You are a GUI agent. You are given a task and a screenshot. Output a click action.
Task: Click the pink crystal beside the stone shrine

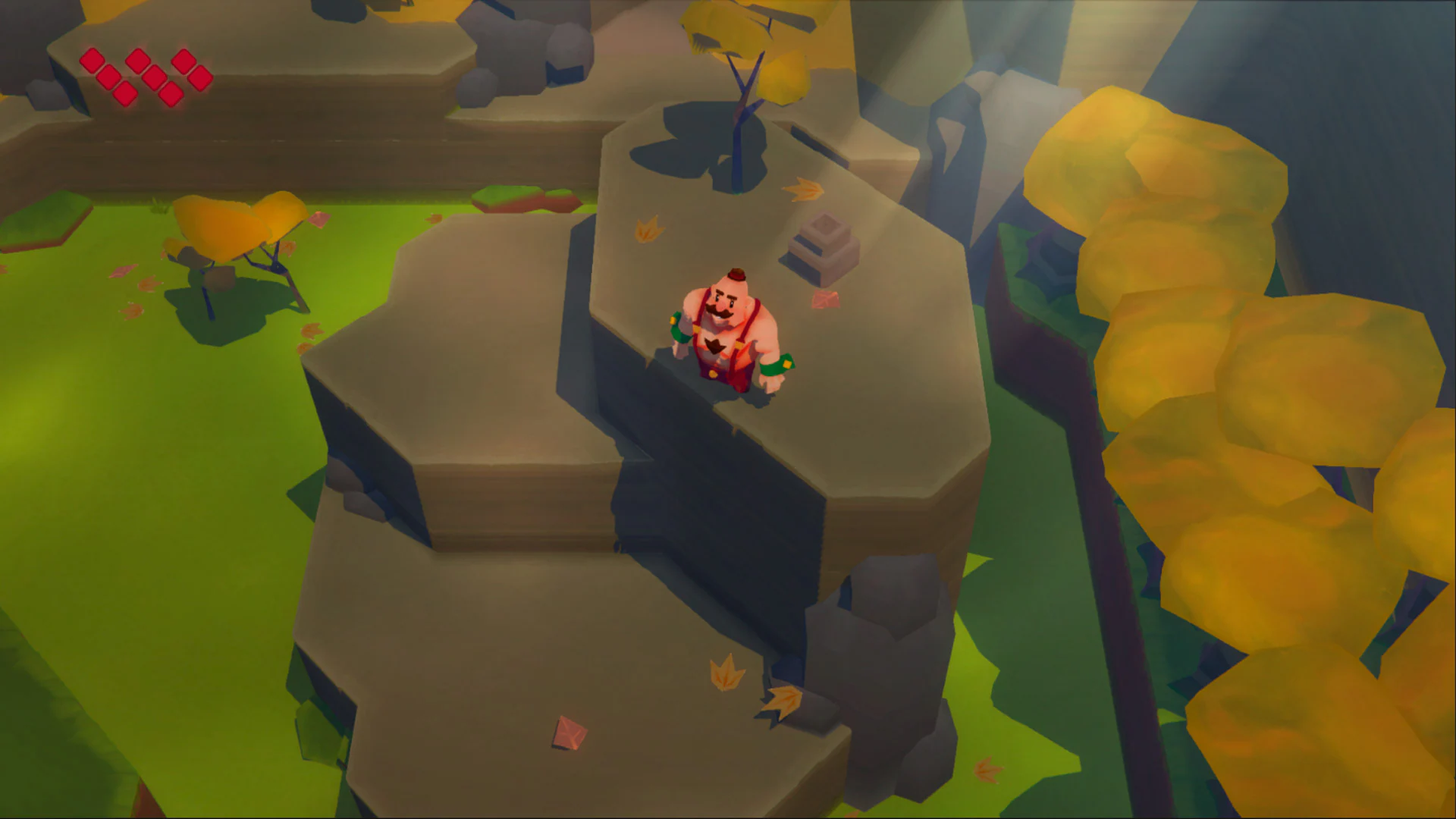click(824, 299)
